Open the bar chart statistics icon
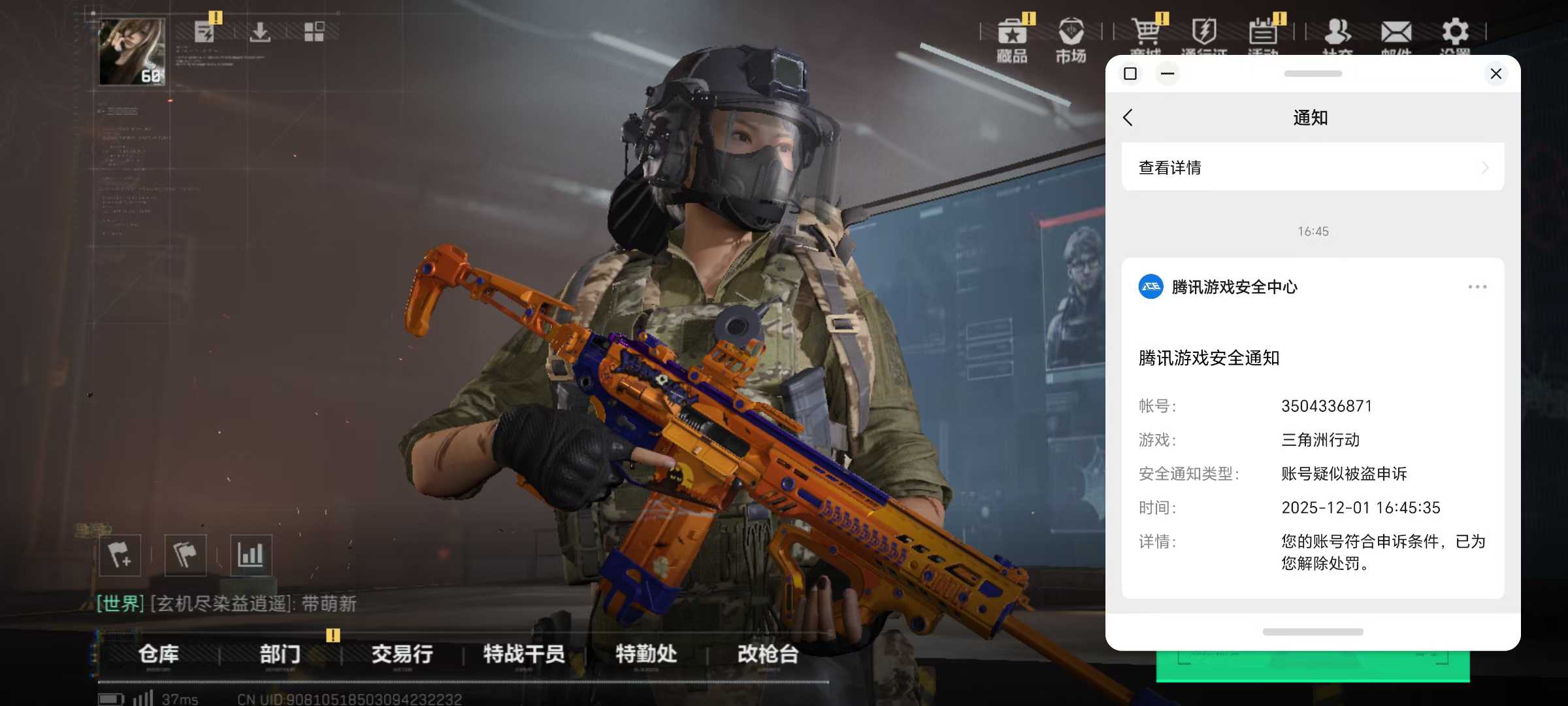This screenshot has height=706, width=1568. pos(251,555)
